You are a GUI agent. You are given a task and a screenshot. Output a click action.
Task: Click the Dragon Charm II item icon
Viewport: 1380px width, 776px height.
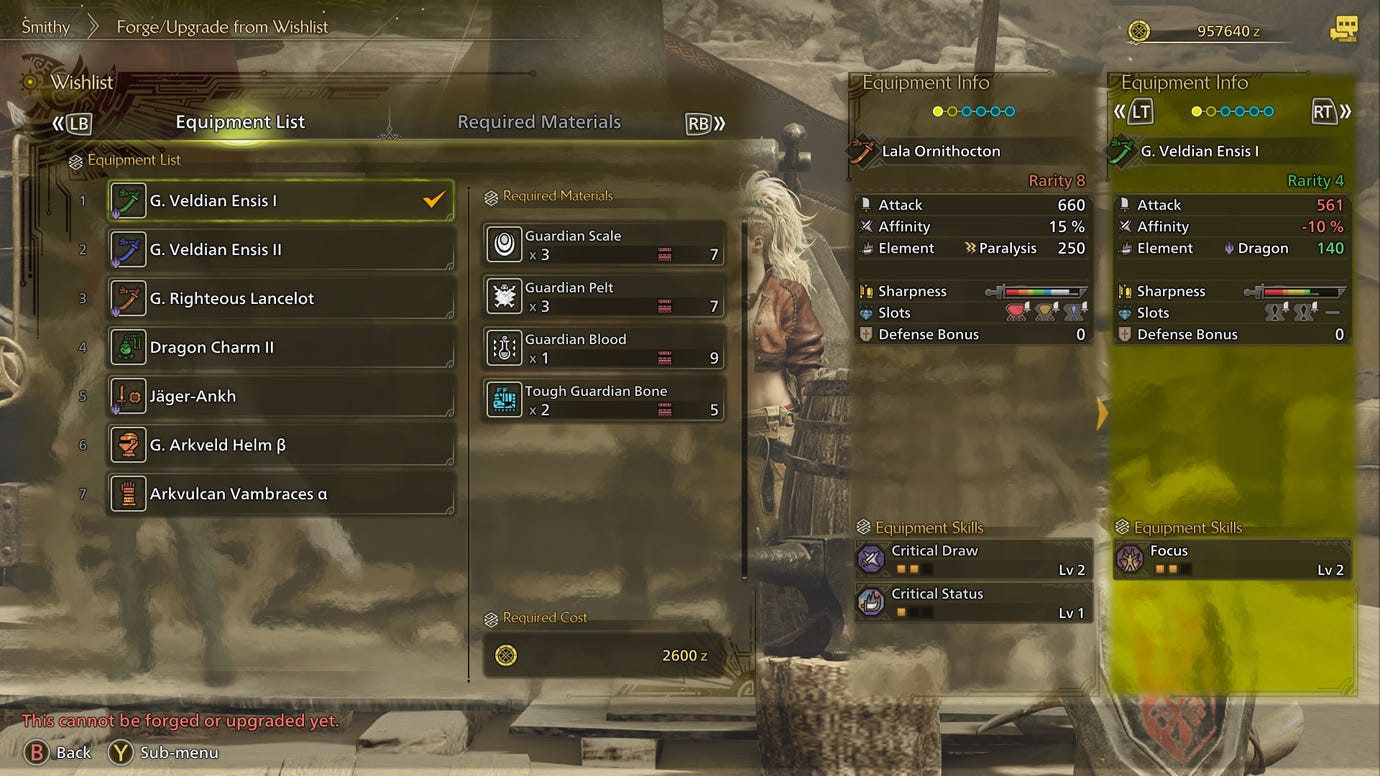click(126, 346)
